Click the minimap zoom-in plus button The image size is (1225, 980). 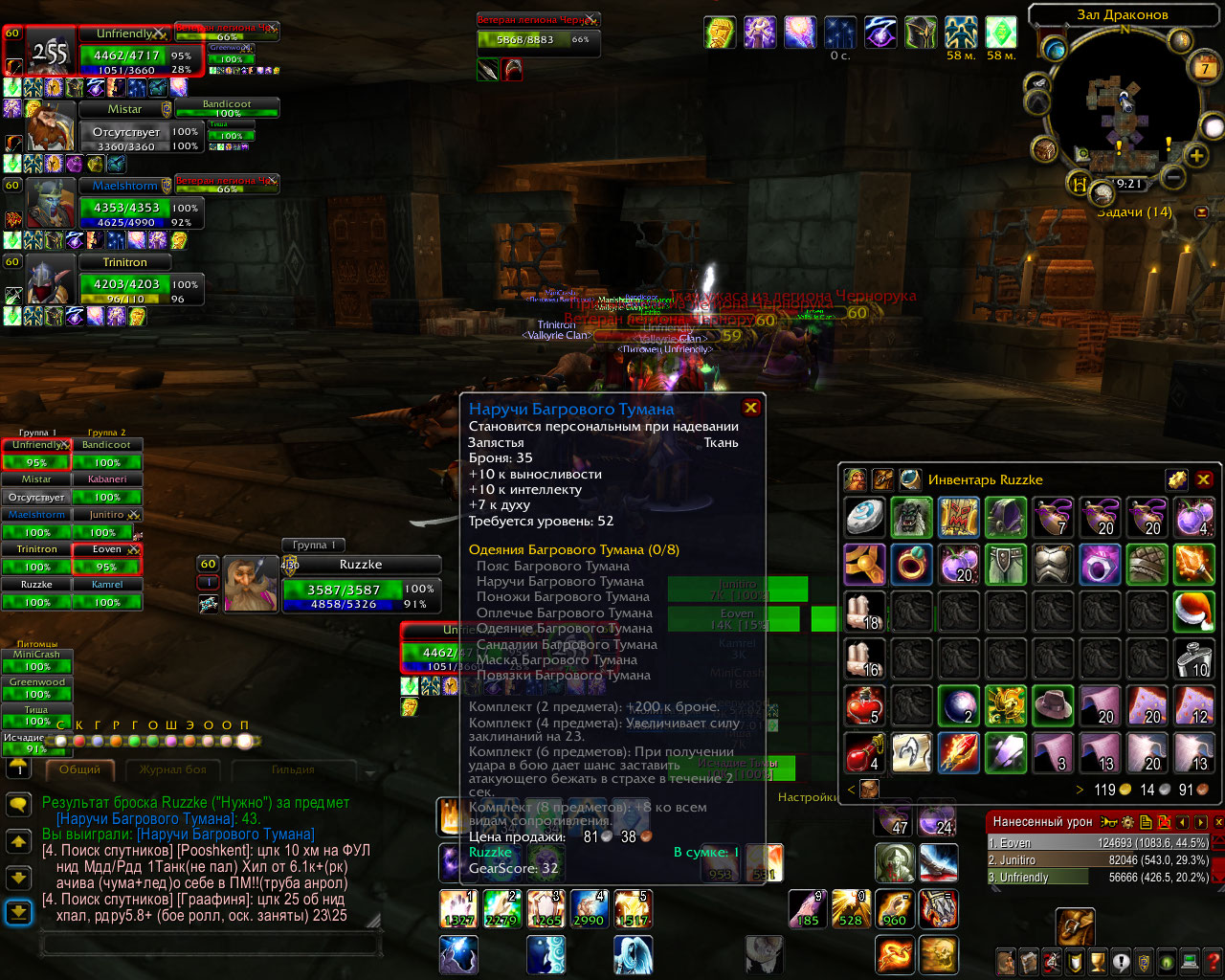(x=1196, y=154)
